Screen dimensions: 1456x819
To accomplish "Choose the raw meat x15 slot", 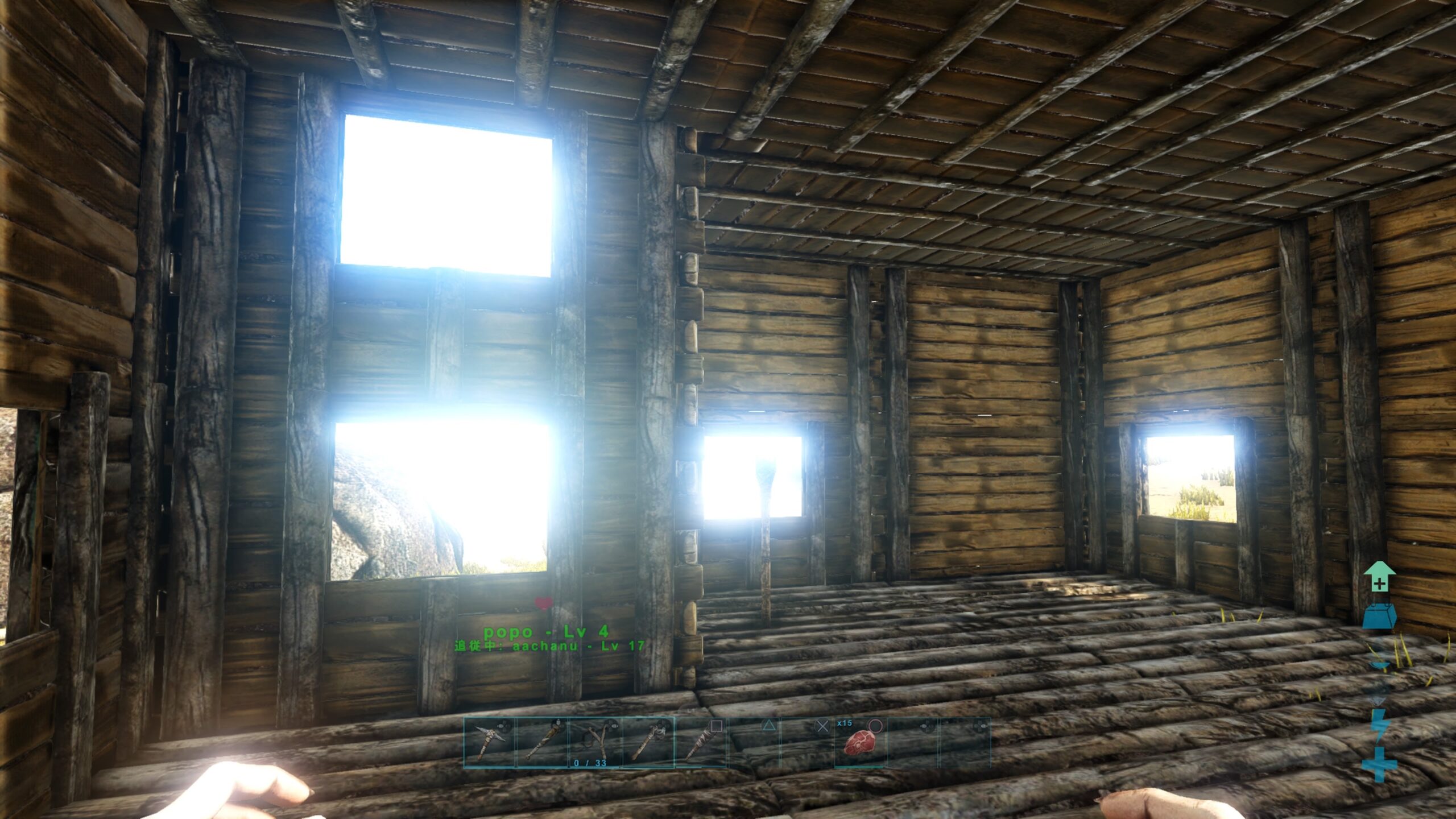I will point(860,743).
